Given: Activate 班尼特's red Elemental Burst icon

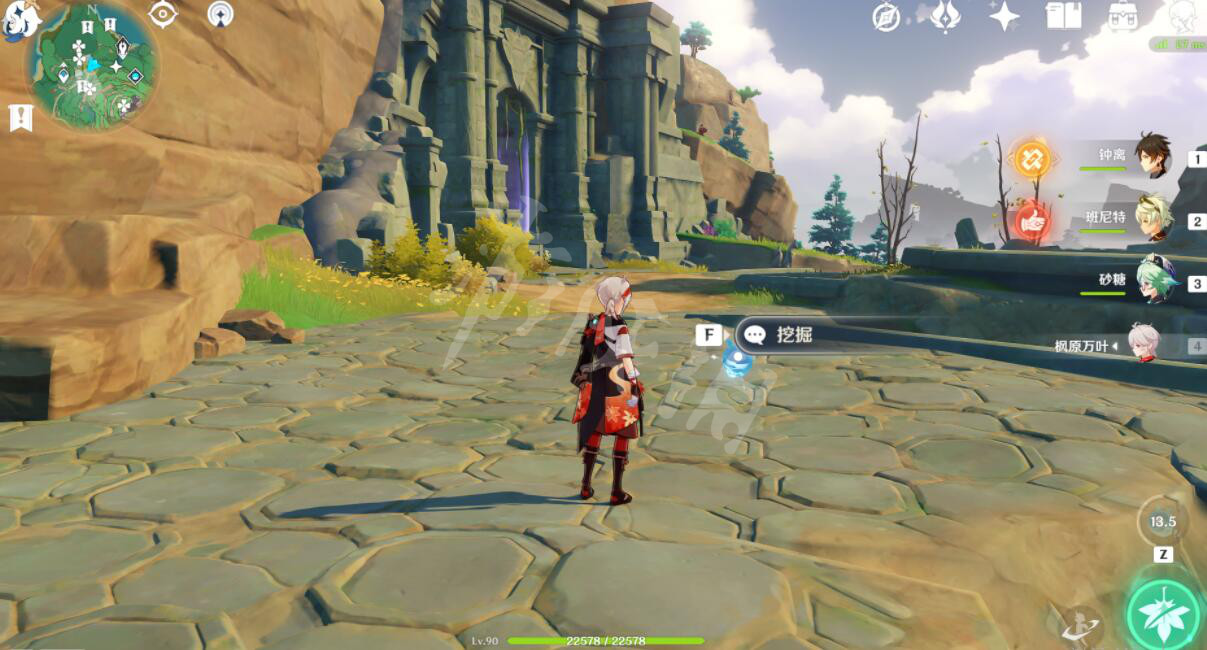Looking at the screenshot, I should pos(1032,220).
